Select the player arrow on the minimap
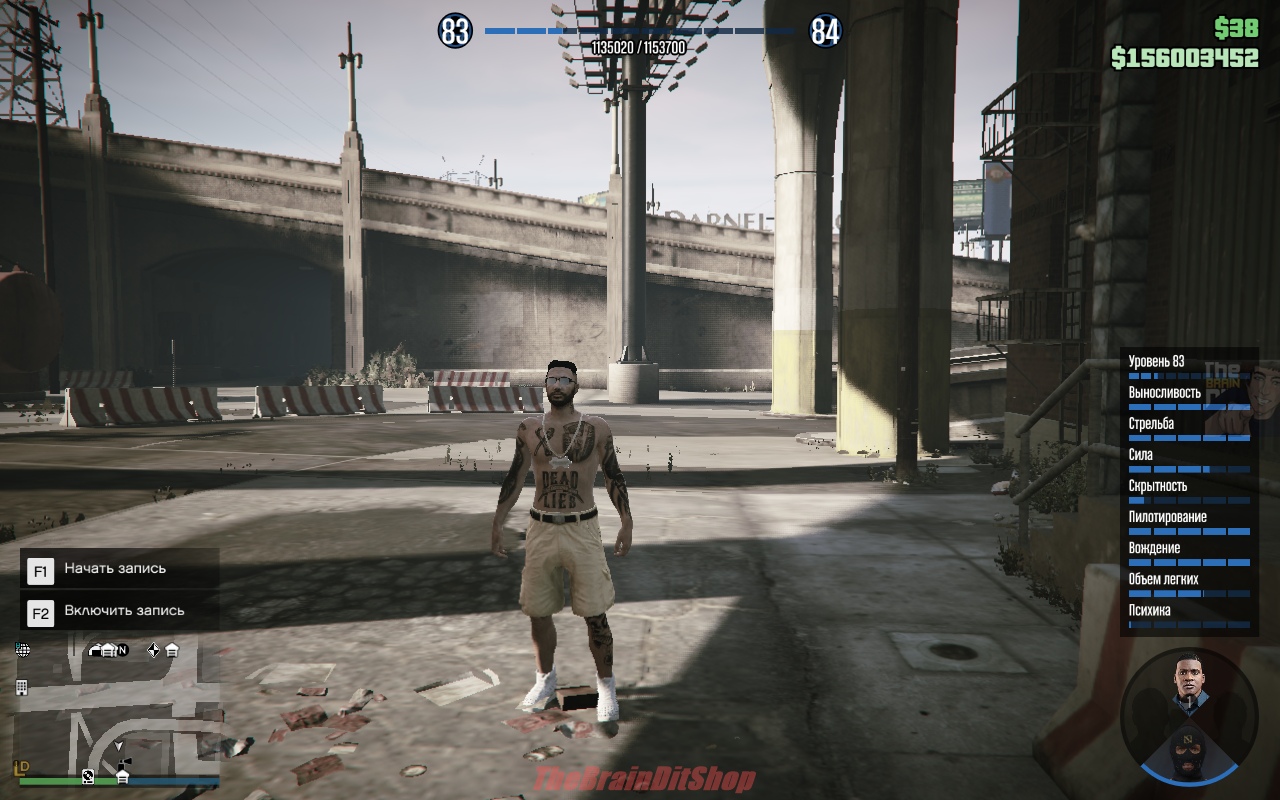Image resolution: width=1280 pixels, height=800 pixels. pos(119,746)
